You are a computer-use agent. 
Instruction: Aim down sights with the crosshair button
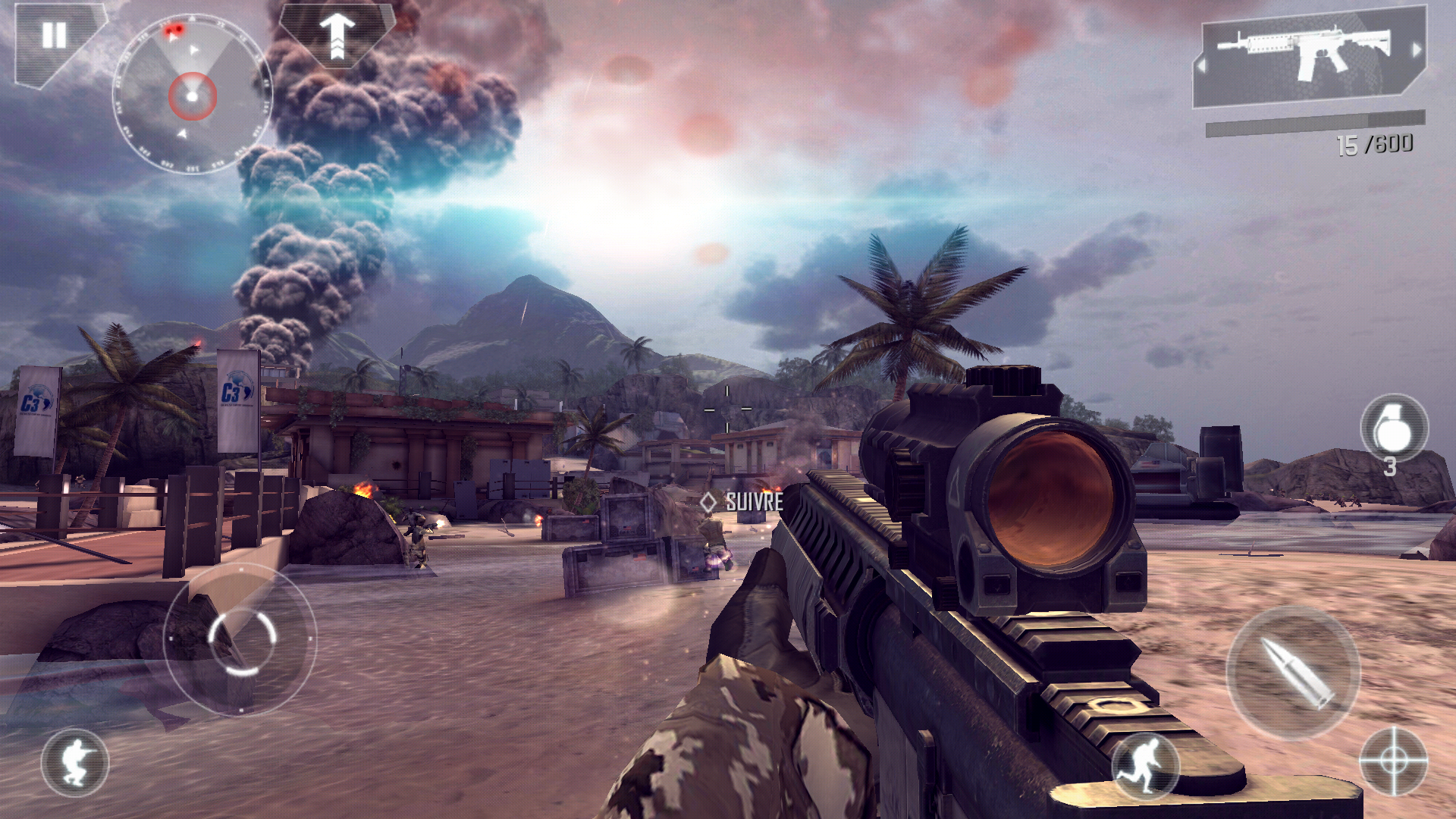pos(1393,761)
